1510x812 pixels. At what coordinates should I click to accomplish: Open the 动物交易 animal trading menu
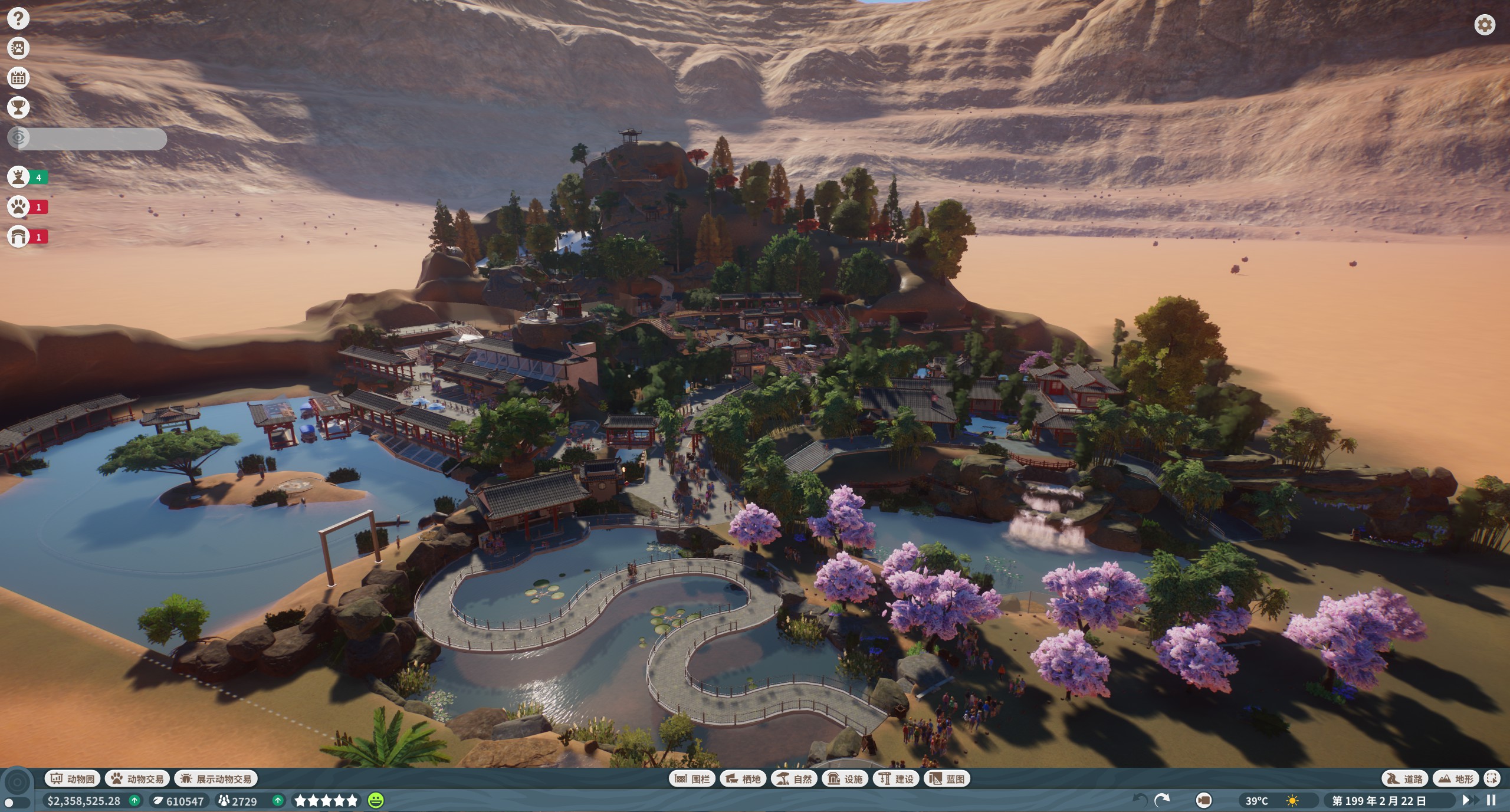pyautogui.click(x=137, y=779)
